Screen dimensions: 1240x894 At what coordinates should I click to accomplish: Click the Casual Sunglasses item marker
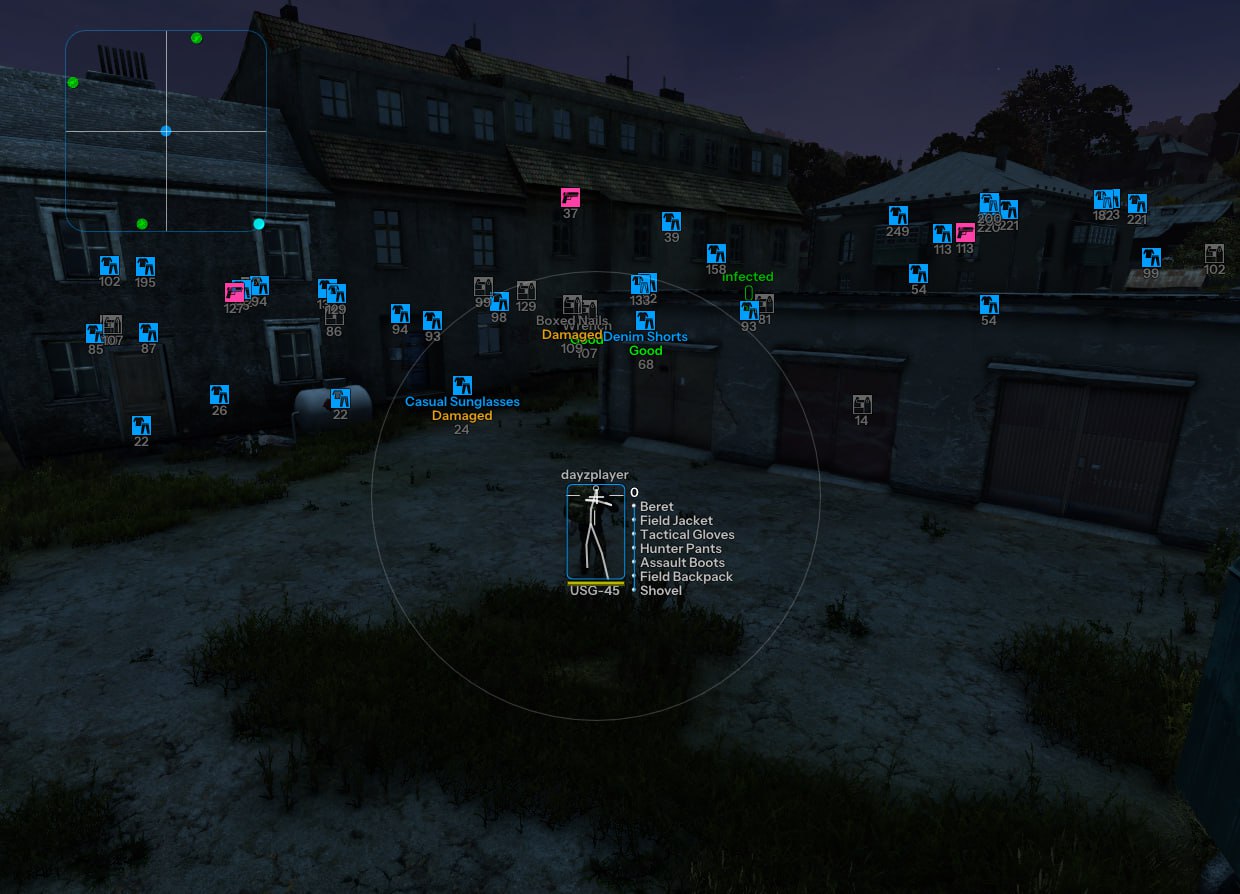[462, 385]
